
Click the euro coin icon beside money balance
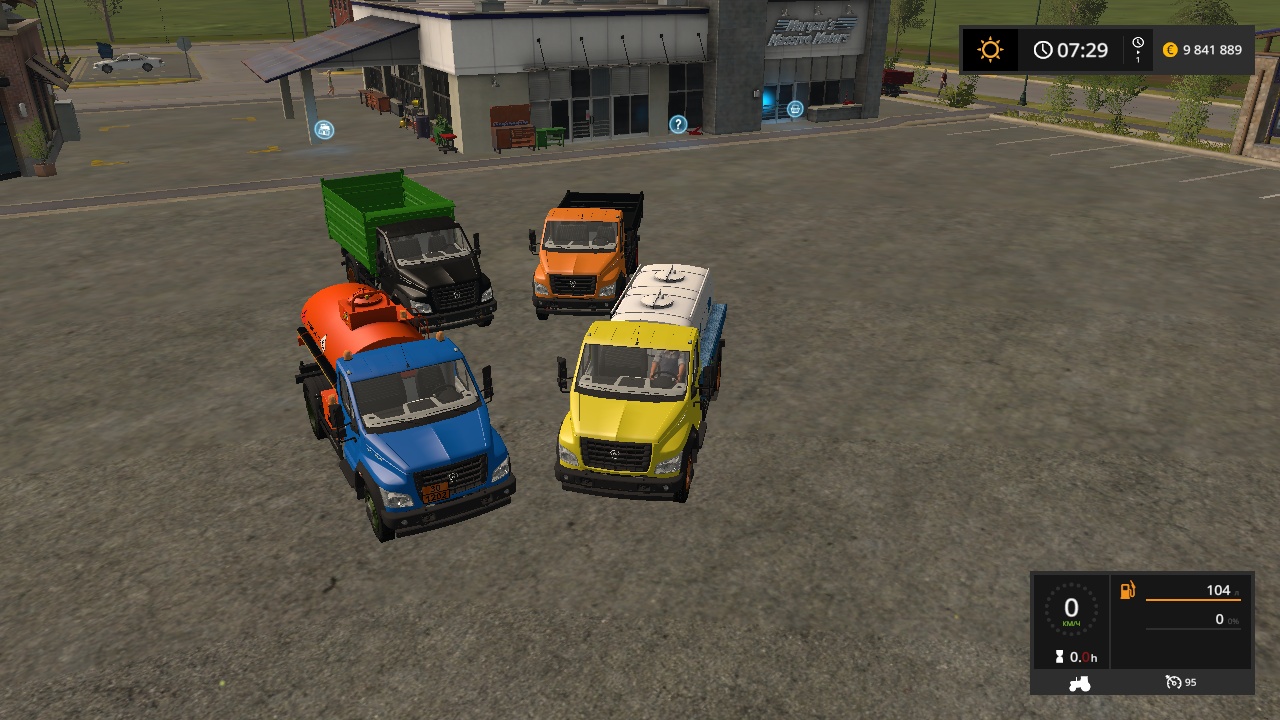tap(1168, 49)
